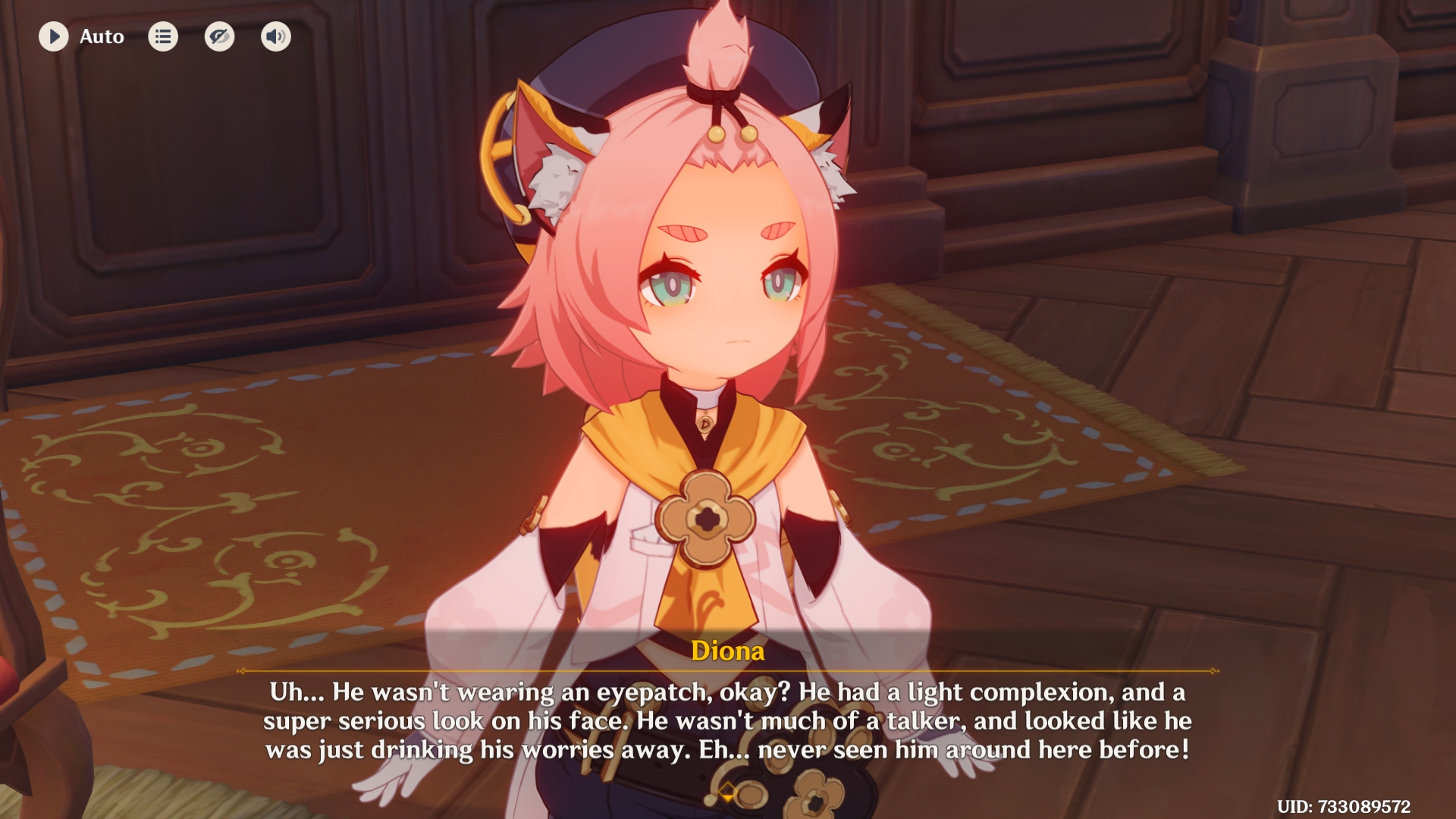Hide the dialogue interface with the eye icon

[219, 36]
